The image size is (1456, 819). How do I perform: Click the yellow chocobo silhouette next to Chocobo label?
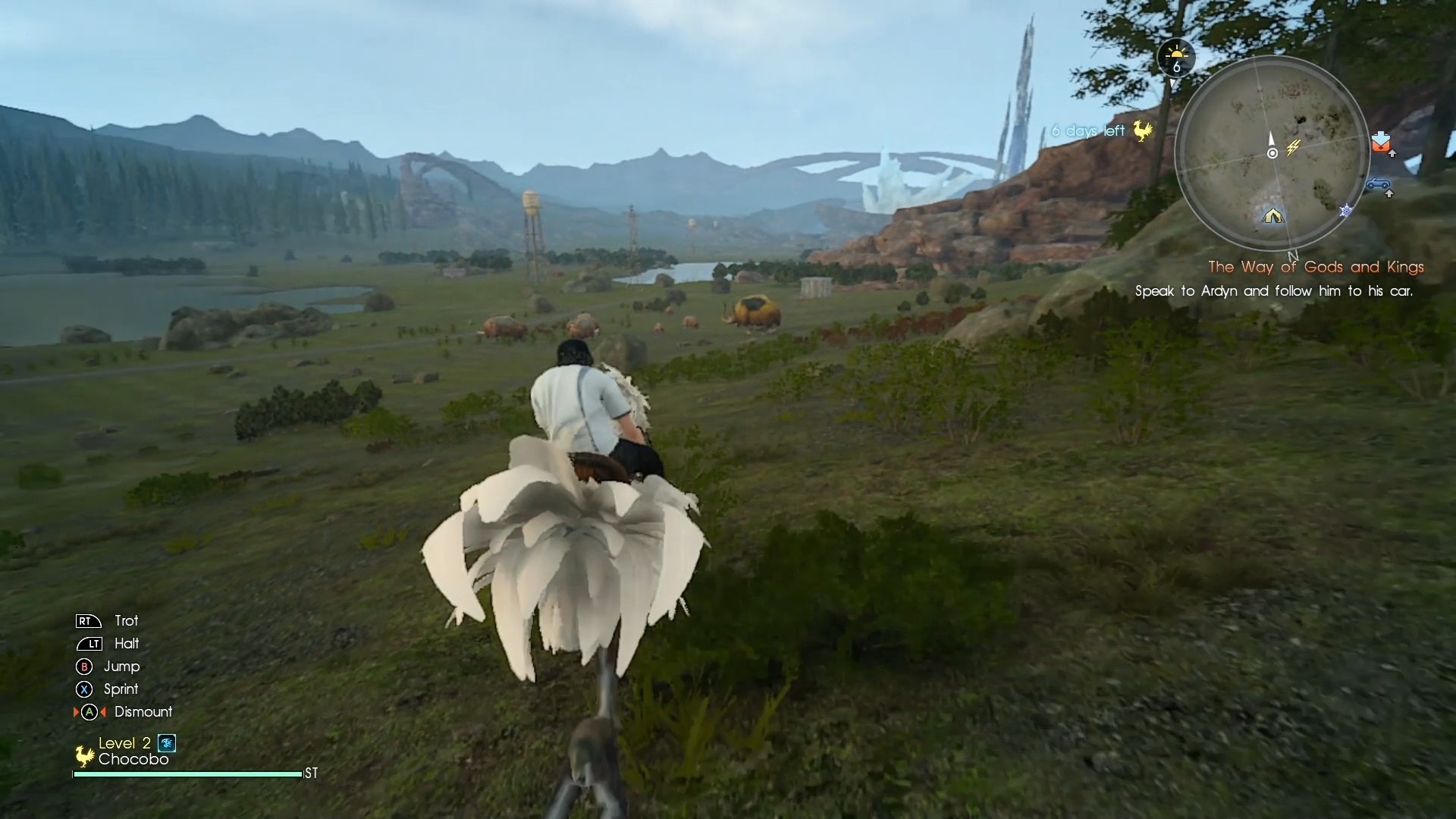[x=85, y=755]
